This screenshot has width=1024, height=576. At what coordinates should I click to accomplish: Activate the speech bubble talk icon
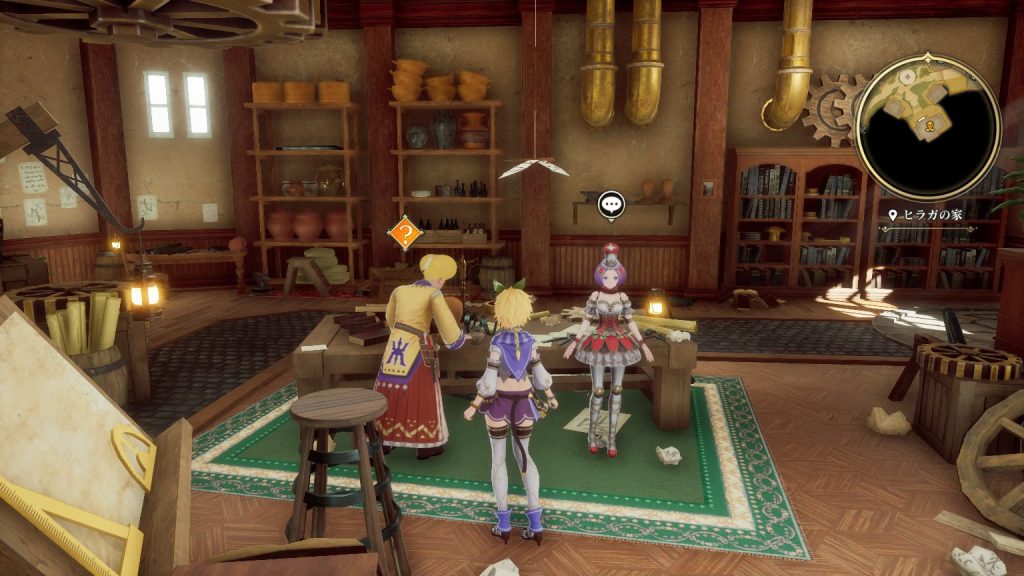click(611, 205)
